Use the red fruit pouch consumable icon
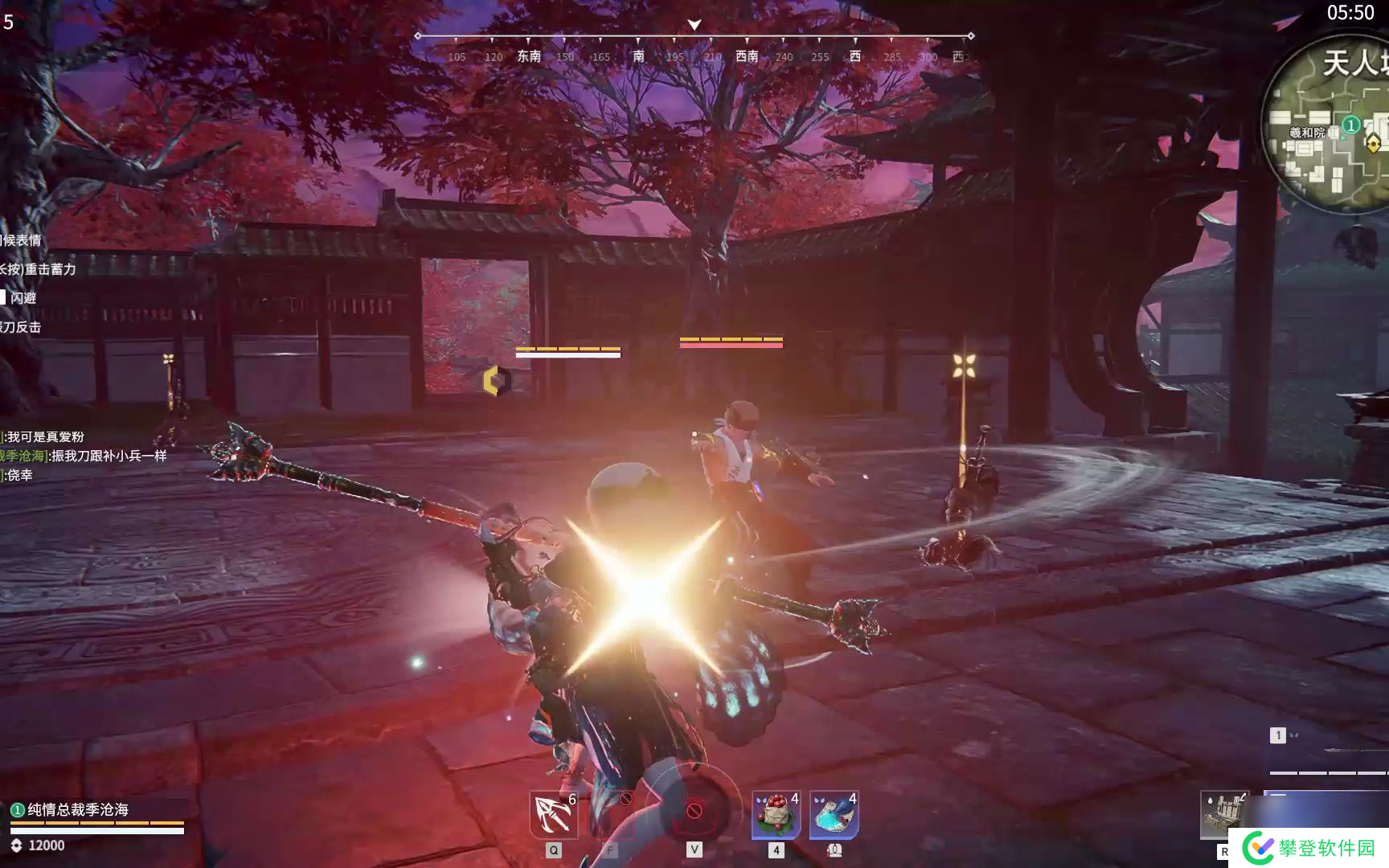Viewport: 1389px width, 868px height. pyautogui.click(x=774, y=812)
